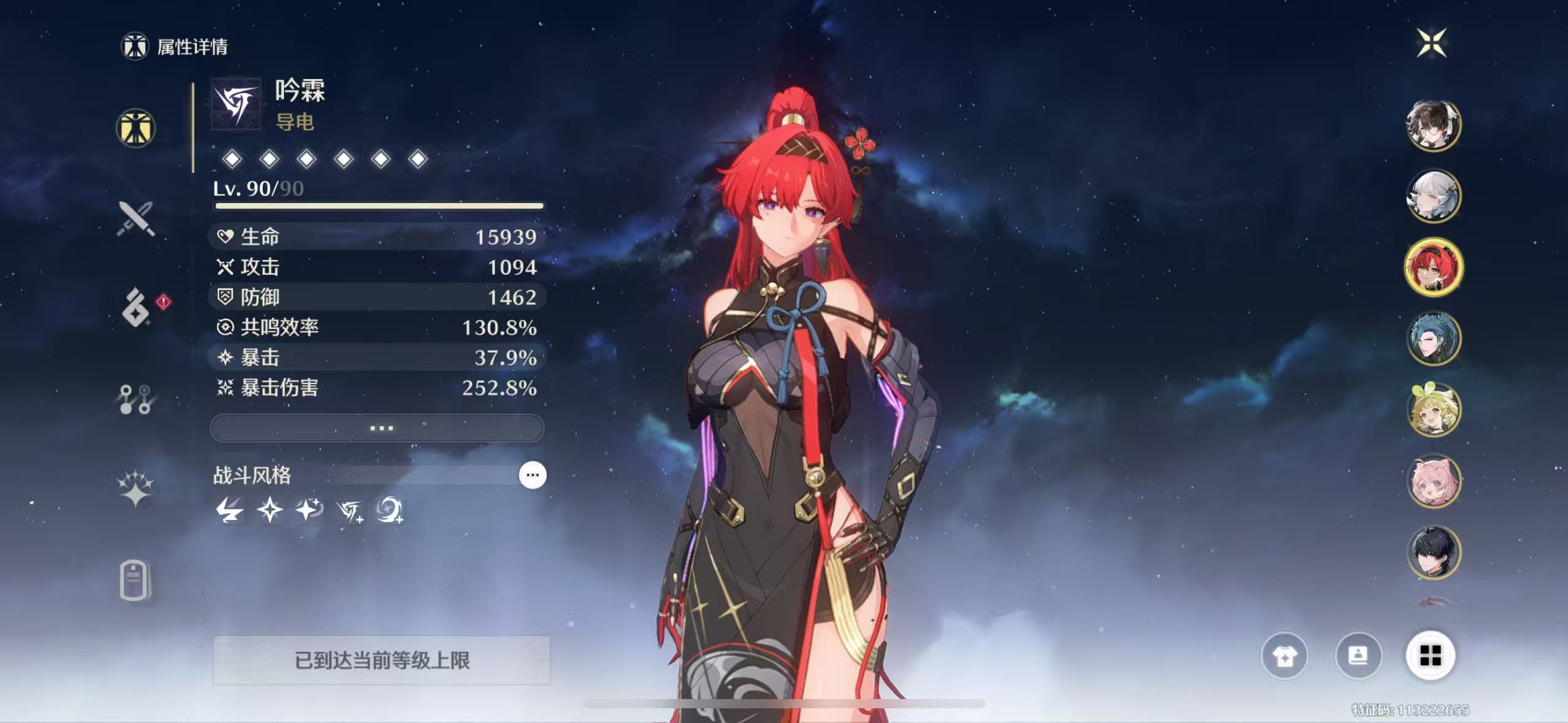Open the character profile clipboard tab
The width and height of the screenshot is (1568, 723).
pyautogui.click(x=134, y=580)
